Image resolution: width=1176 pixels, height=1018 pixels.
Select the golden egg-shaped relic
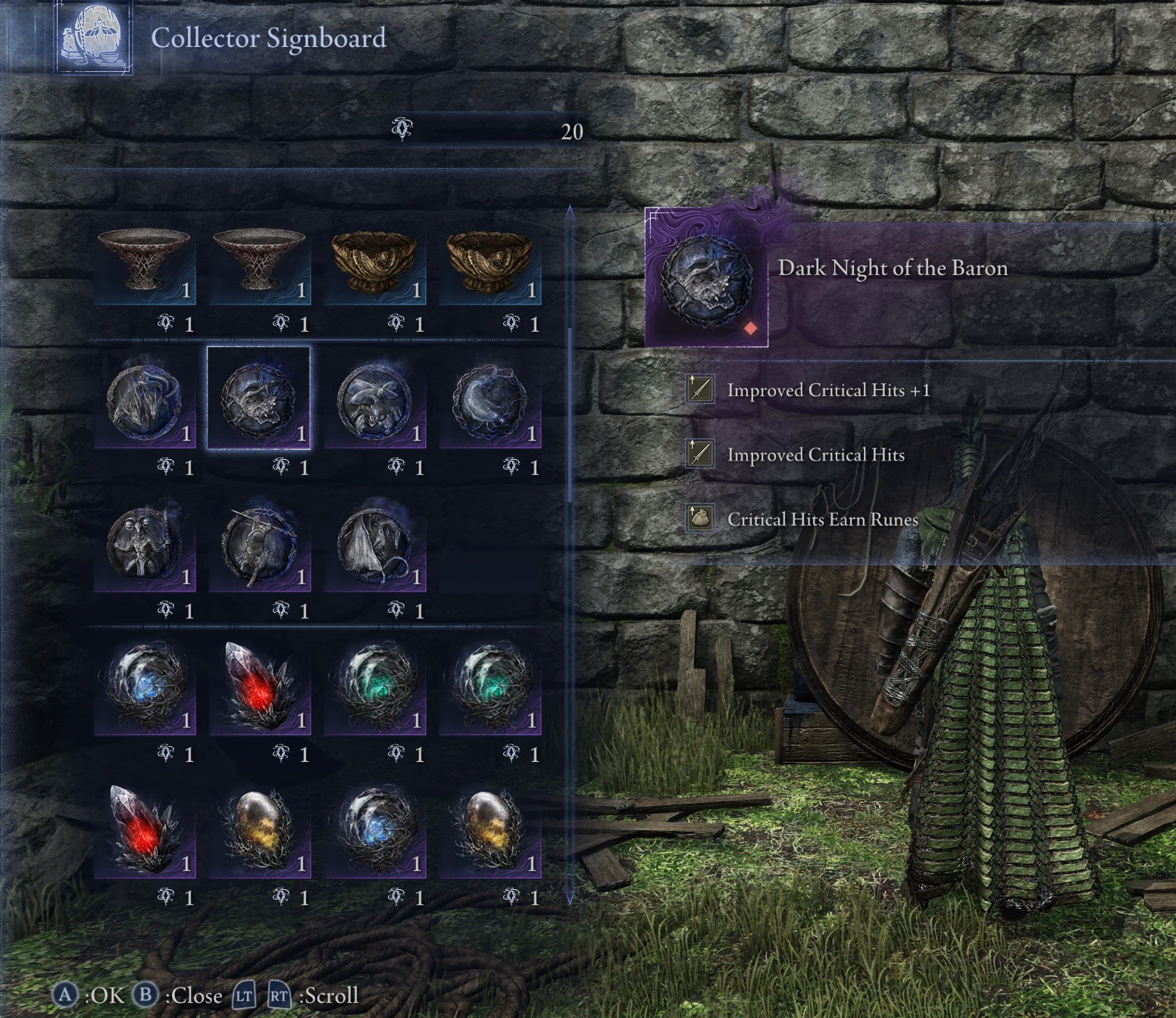258,829
